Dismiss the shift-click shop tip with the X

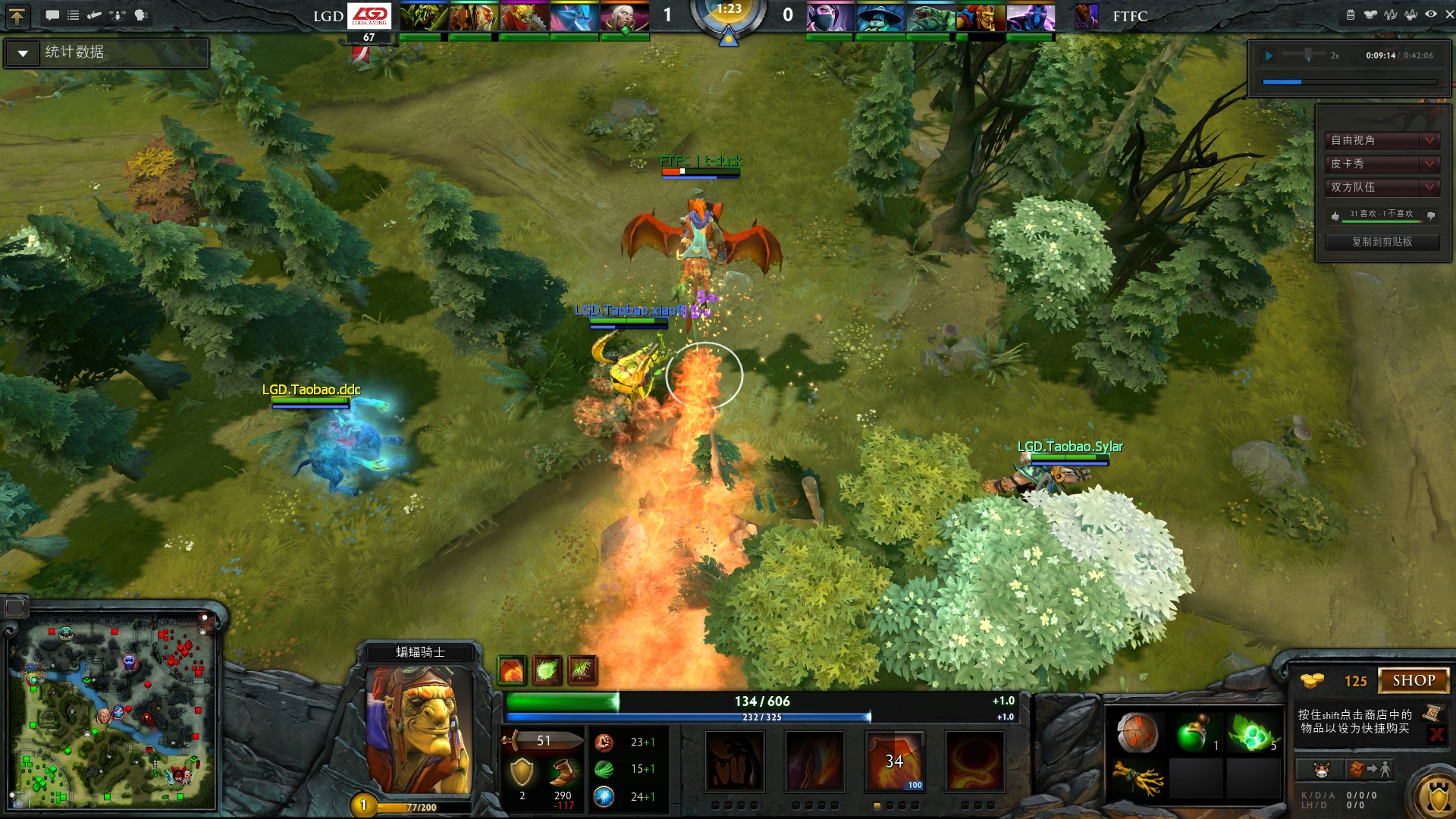tap(1439, 734)
